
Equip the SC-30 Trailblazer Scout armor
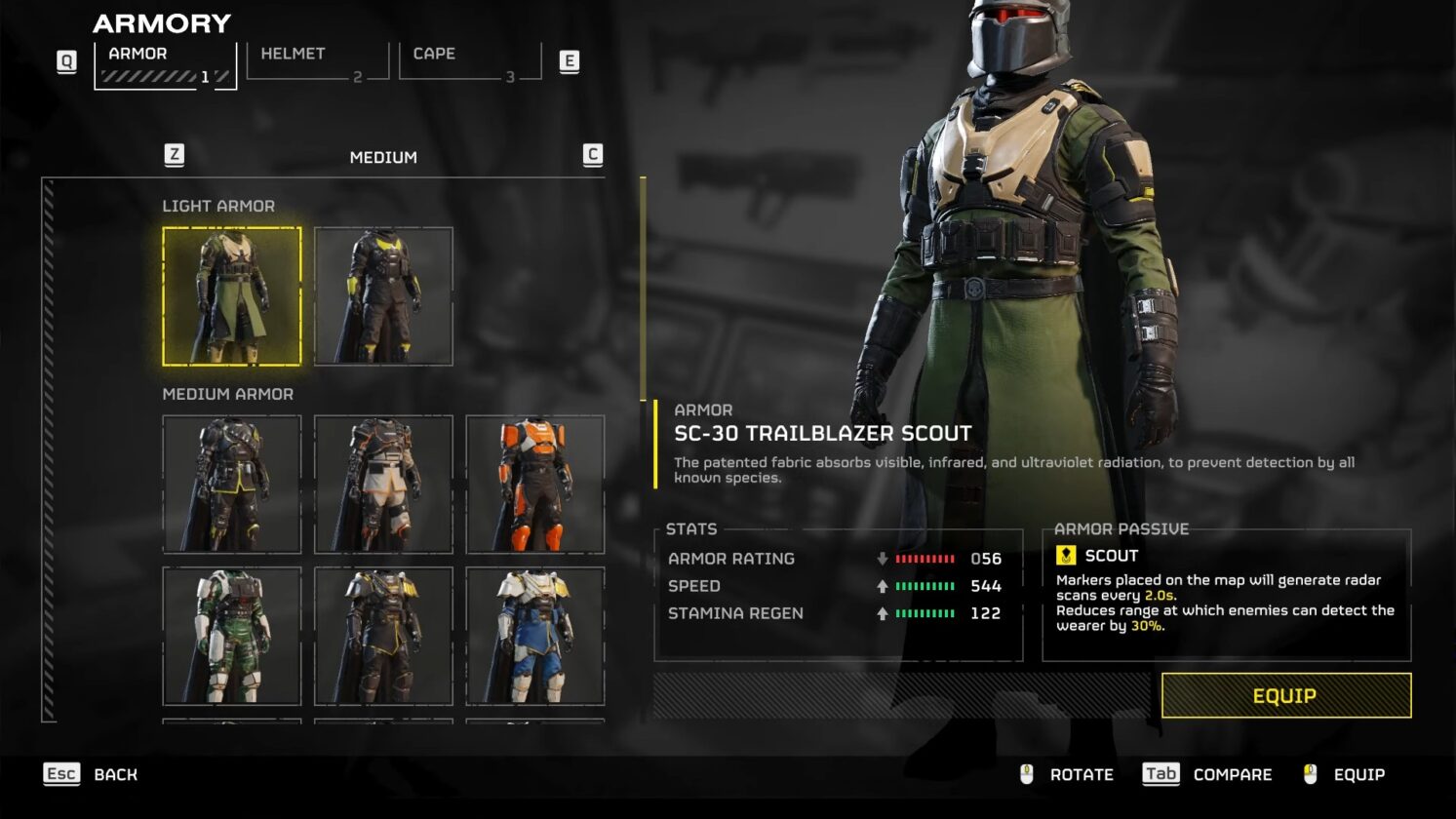(x=1285, y=696)
